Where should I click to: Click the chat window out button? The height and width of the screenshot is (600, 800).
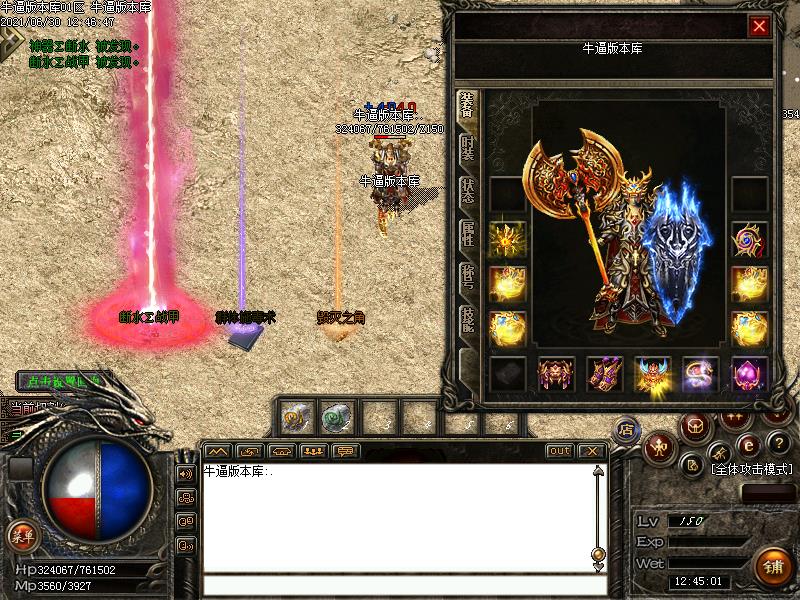[560, 451]
